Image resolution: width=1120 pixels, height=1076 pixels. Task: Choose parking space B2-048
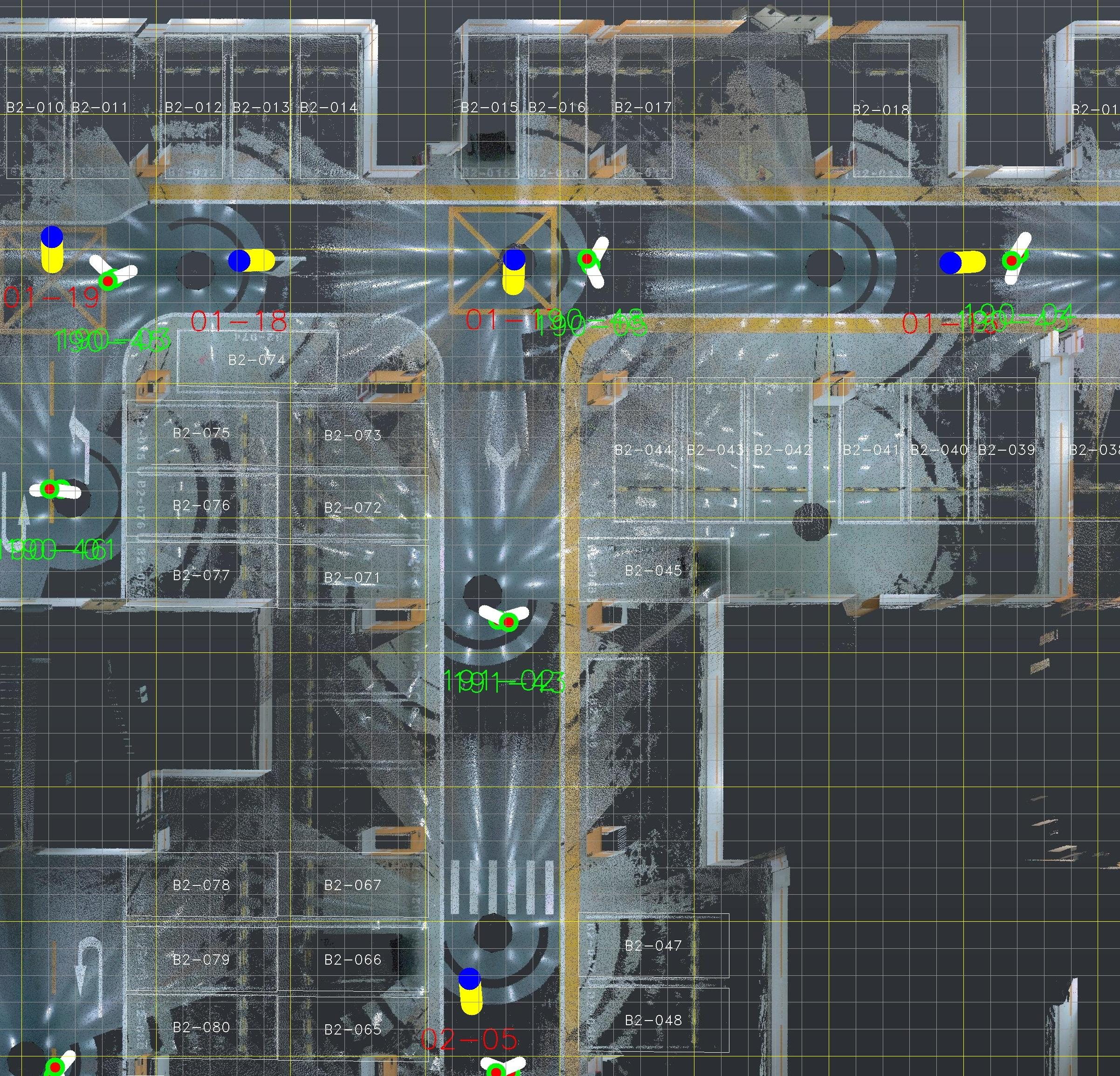pyautogui.click(x=653, y=1020)
